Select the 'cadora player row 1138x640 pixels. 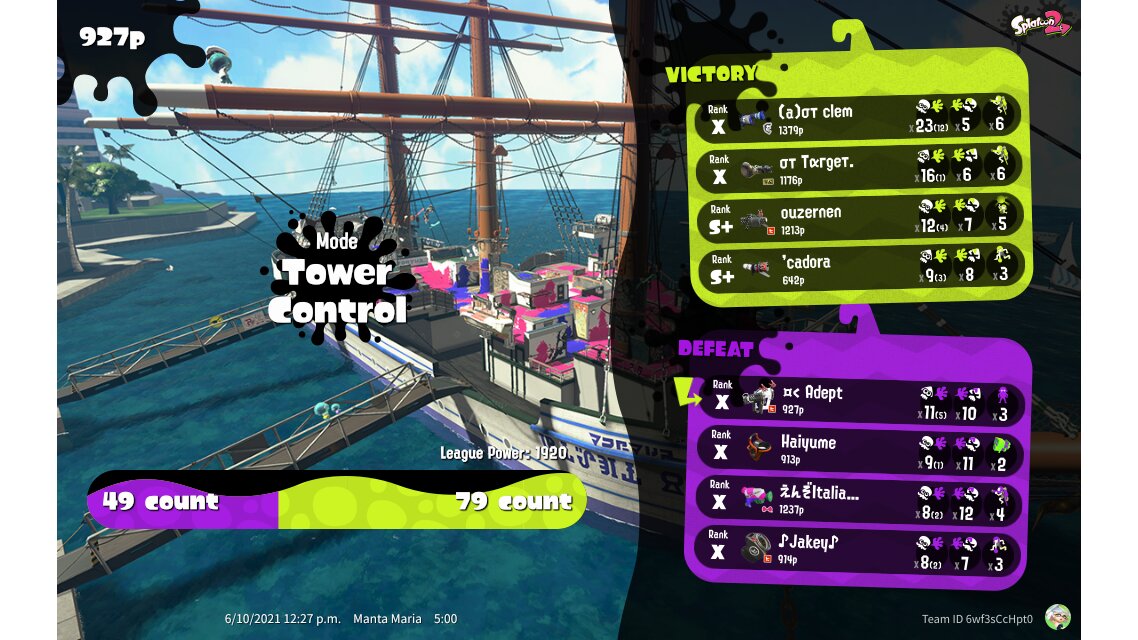pos(858,267)
